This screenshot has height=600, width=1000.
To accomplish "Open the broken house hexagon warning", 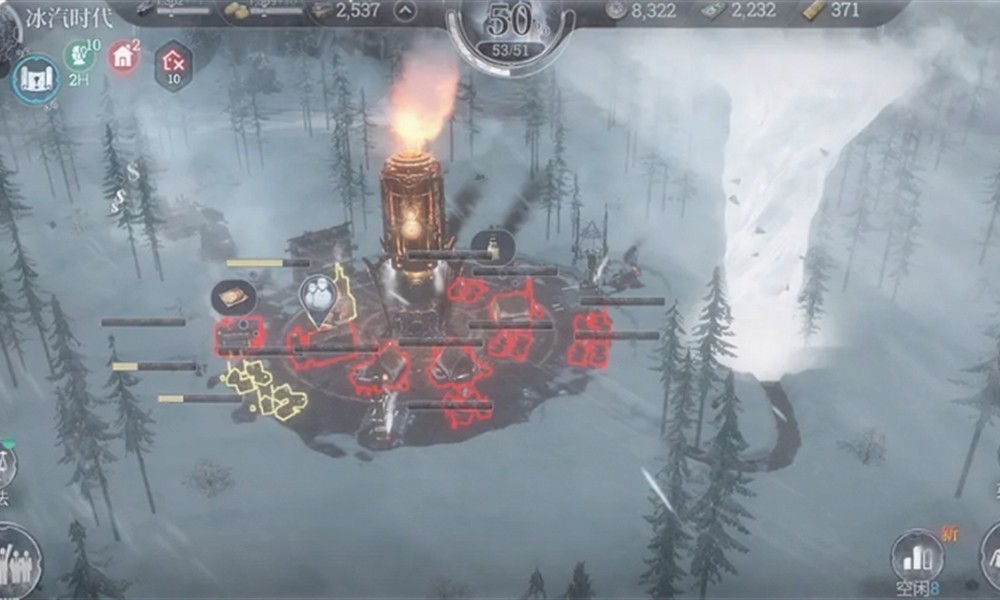I will (173, 64).
